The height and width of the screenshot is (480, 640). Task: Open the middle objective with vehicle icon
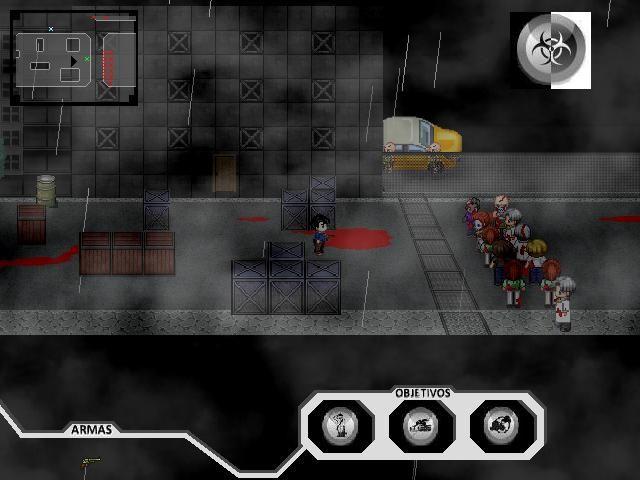click(421, 426)
